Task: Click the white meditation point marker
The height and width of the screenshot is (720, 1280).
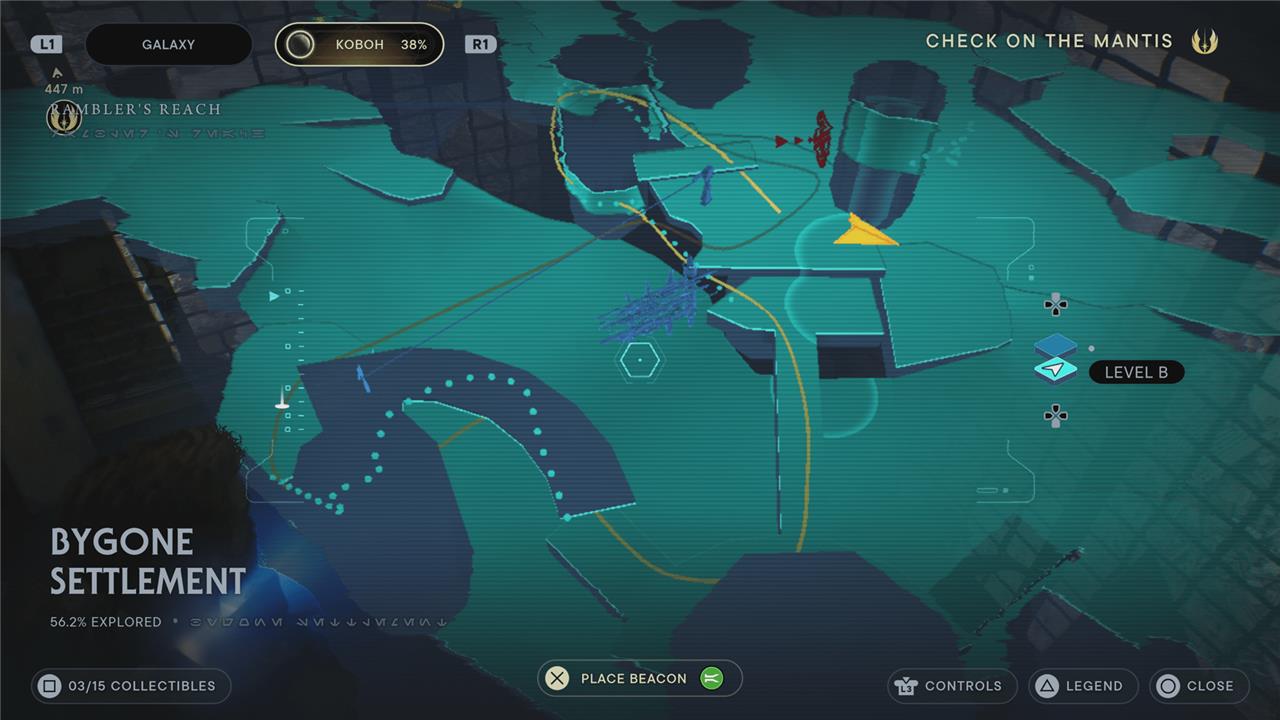Action: click(x=282, y=401)
